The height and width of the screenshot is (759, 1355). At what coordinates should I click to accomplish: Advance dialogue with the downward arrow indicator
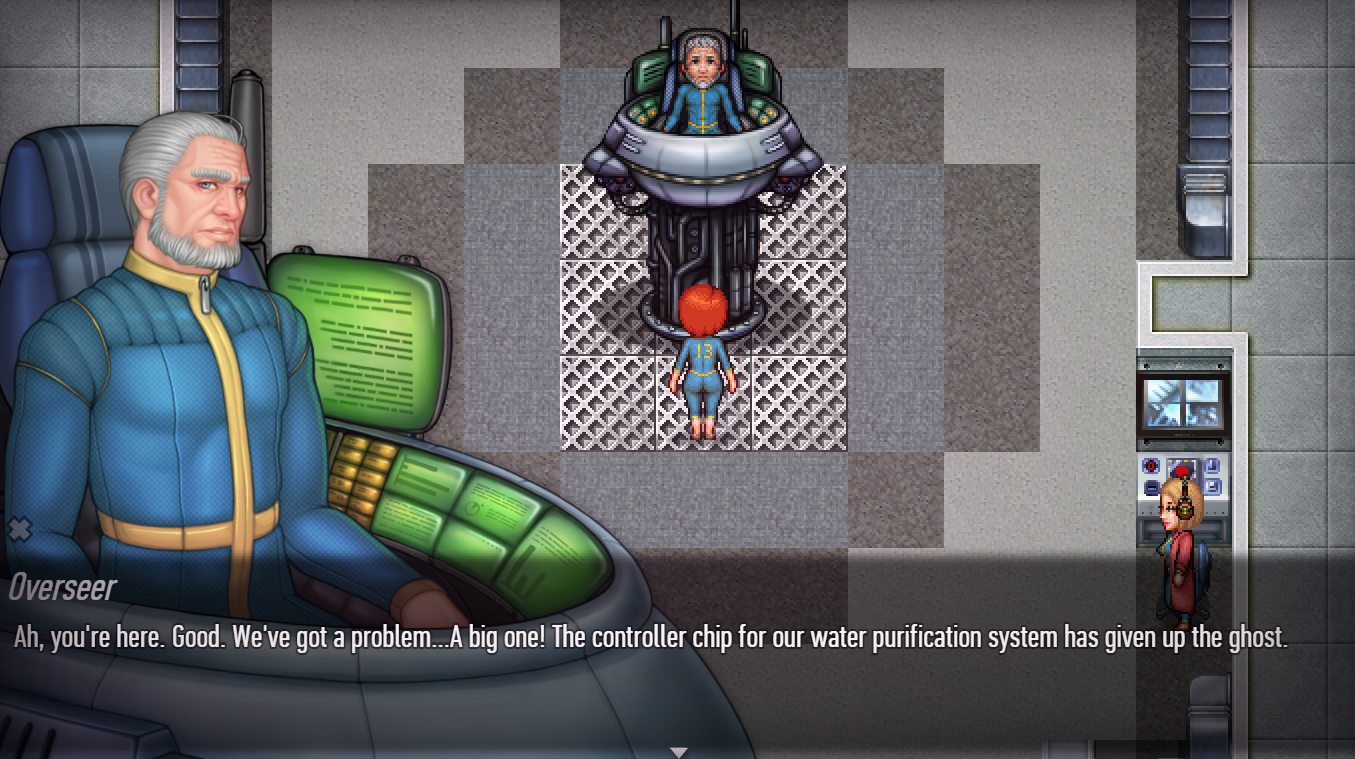coord(679,751)
